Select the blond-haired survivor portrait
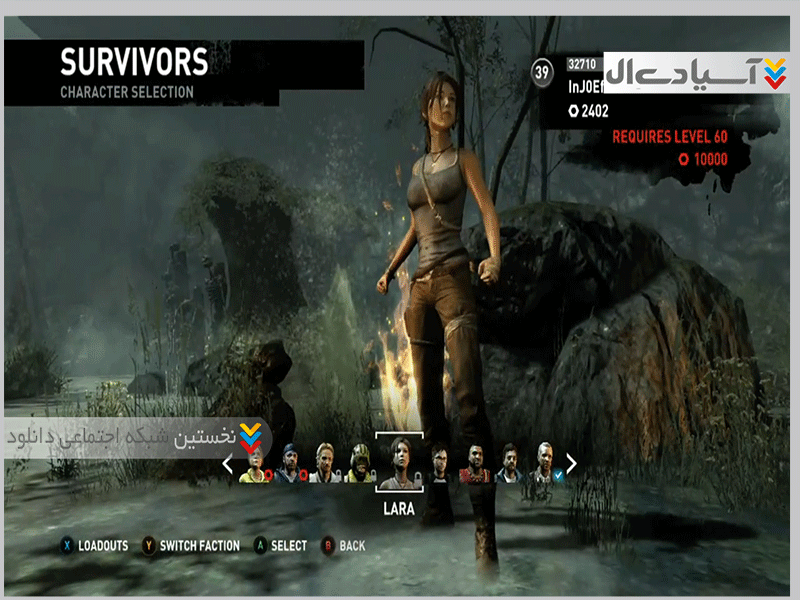 (x=324, y=463)
